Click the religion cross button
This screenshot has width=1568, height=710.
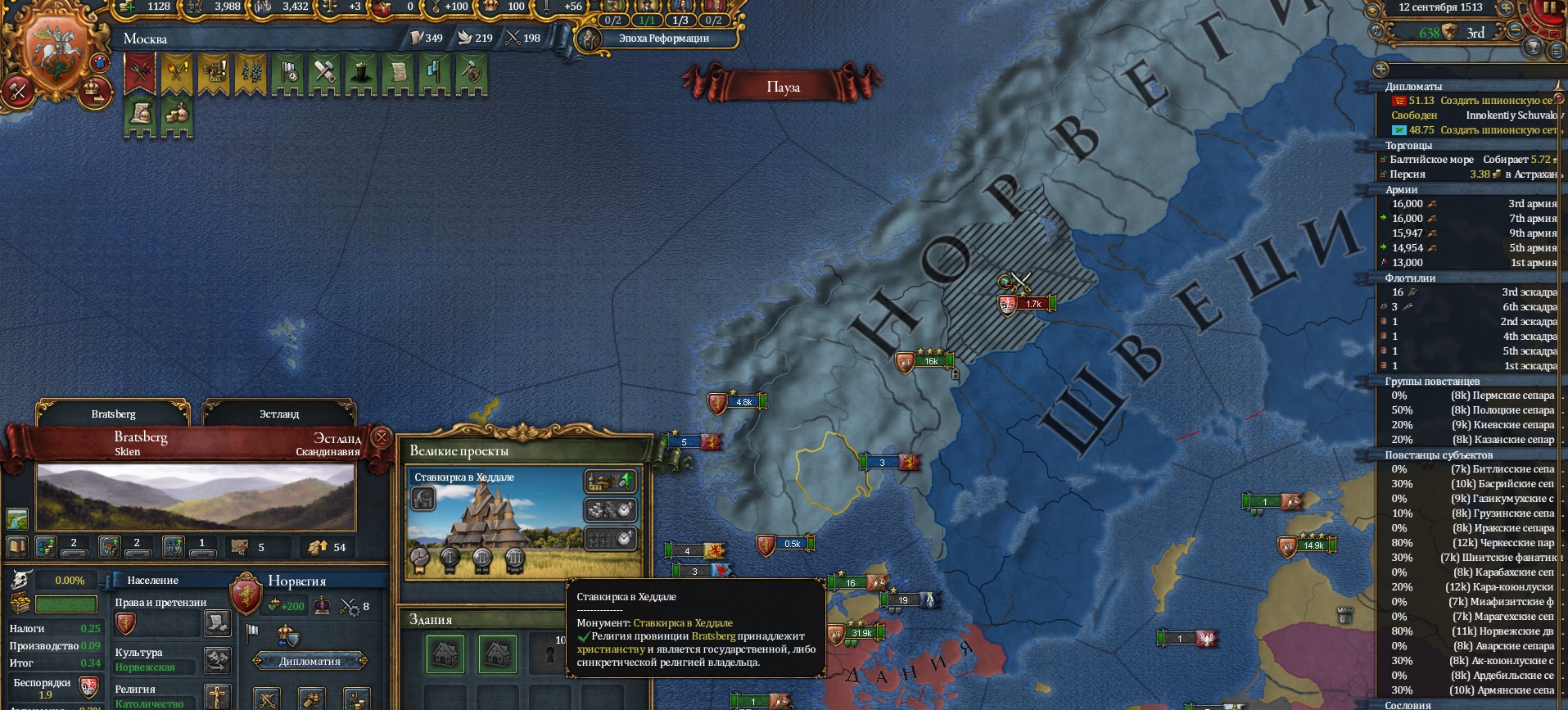217,696
